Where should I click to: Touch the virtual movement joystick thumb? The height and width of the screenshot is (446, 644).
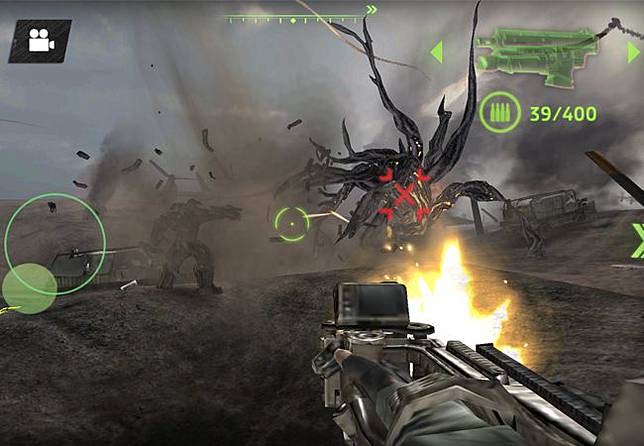[x=29, y=288]
